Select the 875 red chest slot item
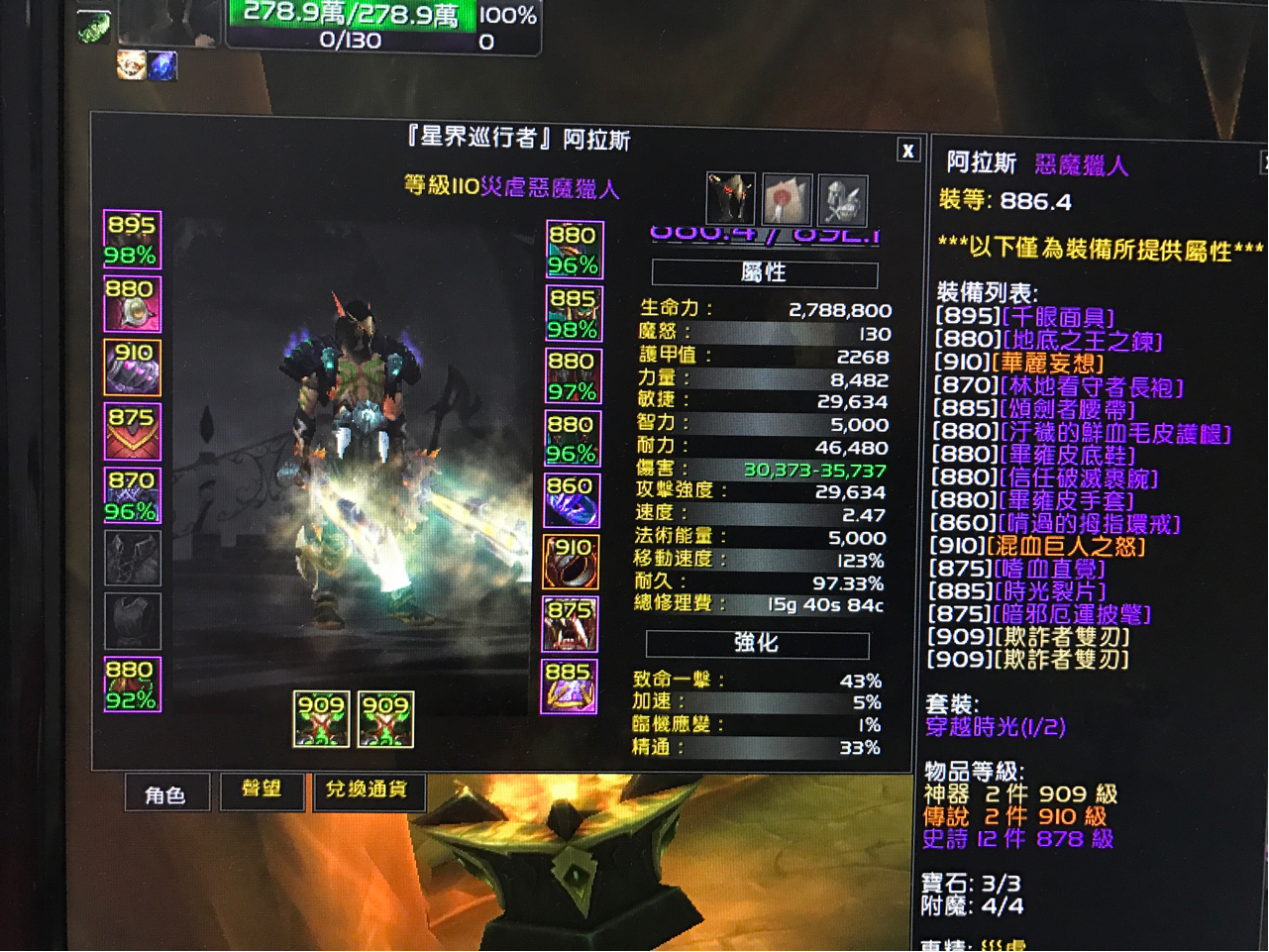This screenshot has height=952, width=1269. tap(132, 433)
